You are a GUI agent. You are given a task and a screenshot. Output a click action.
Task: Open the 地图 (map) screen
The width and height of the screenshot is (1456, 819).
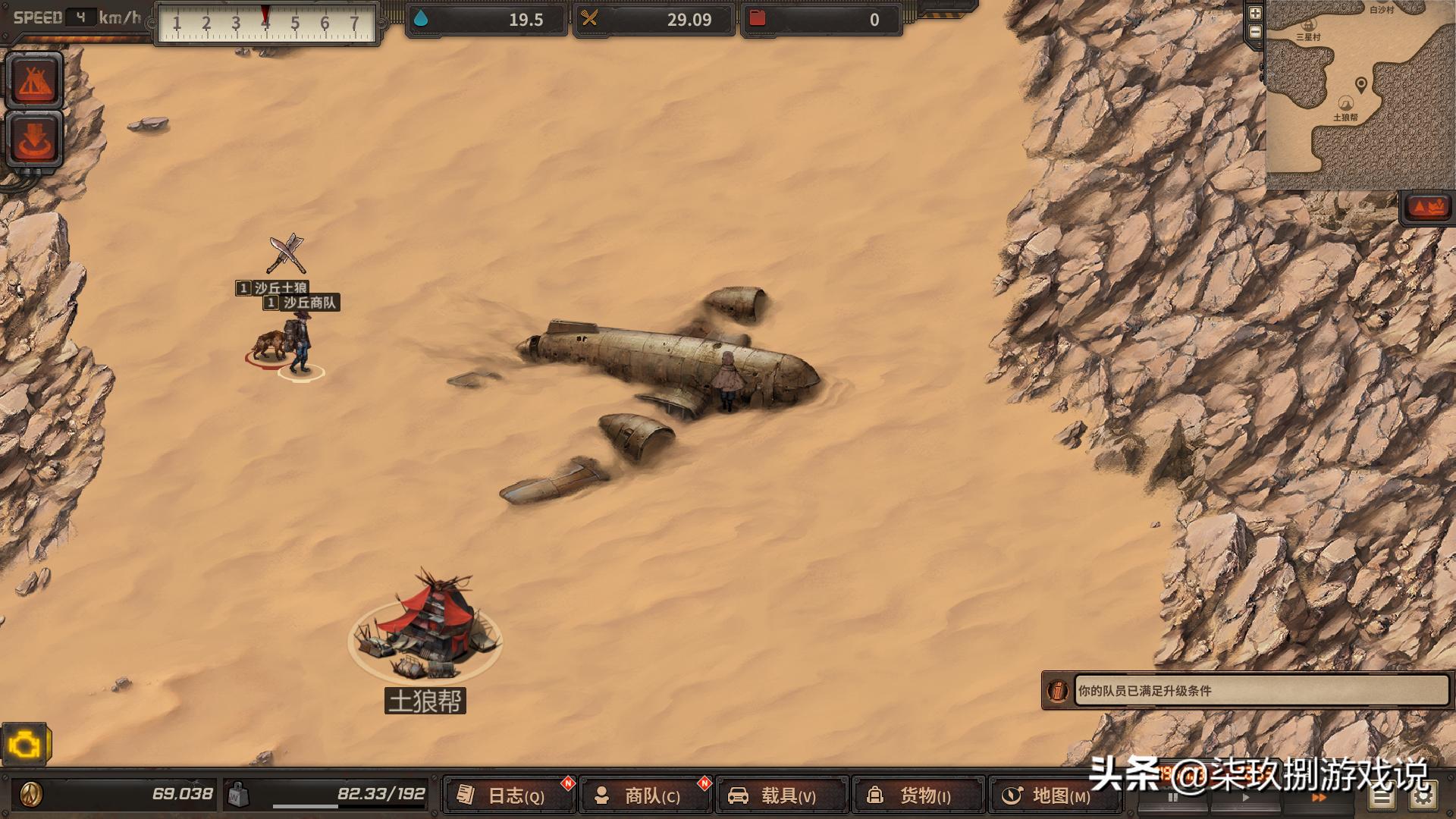coord(1054,795)
